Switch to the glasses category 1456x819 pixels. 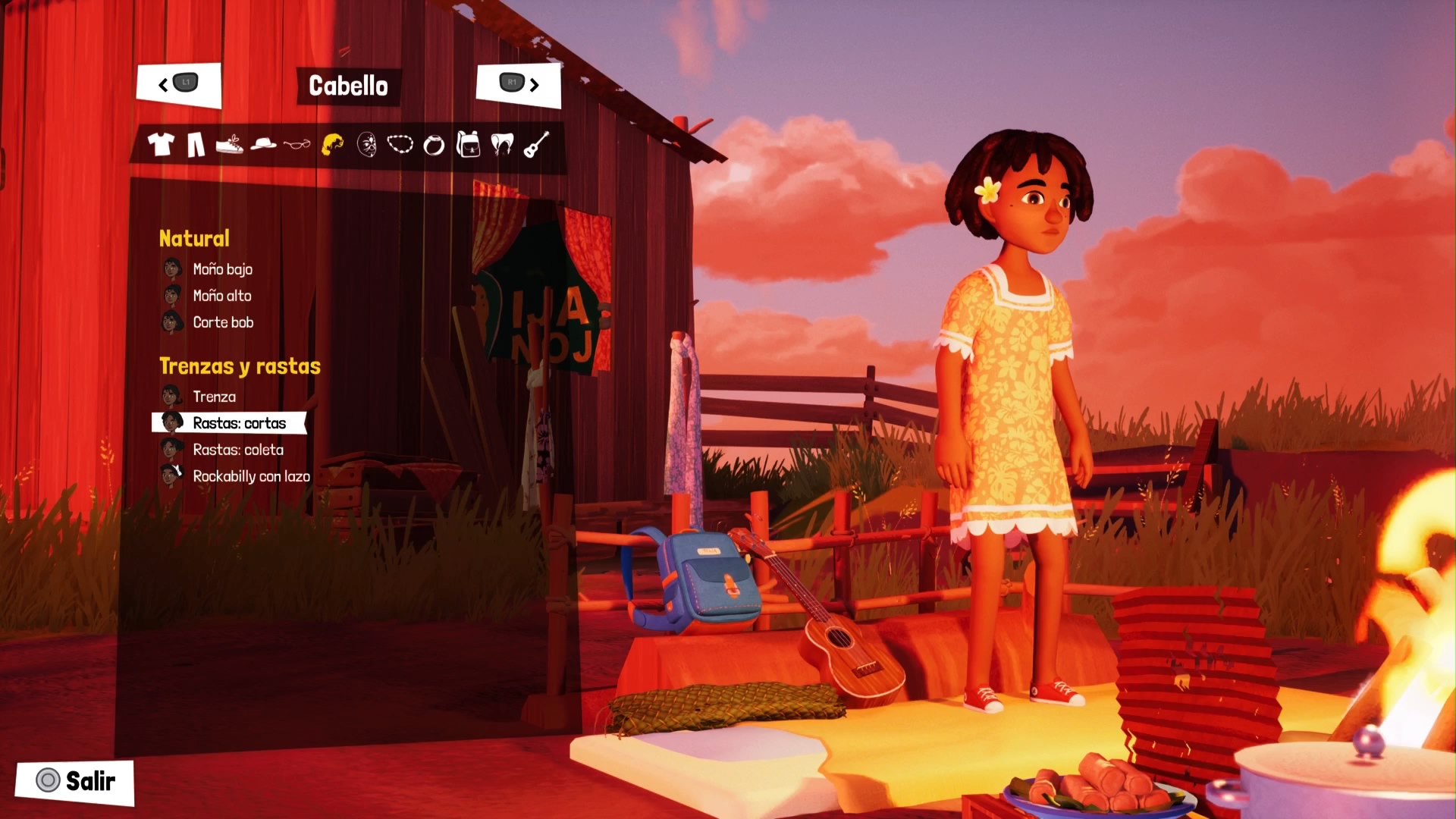click(297, 143)
